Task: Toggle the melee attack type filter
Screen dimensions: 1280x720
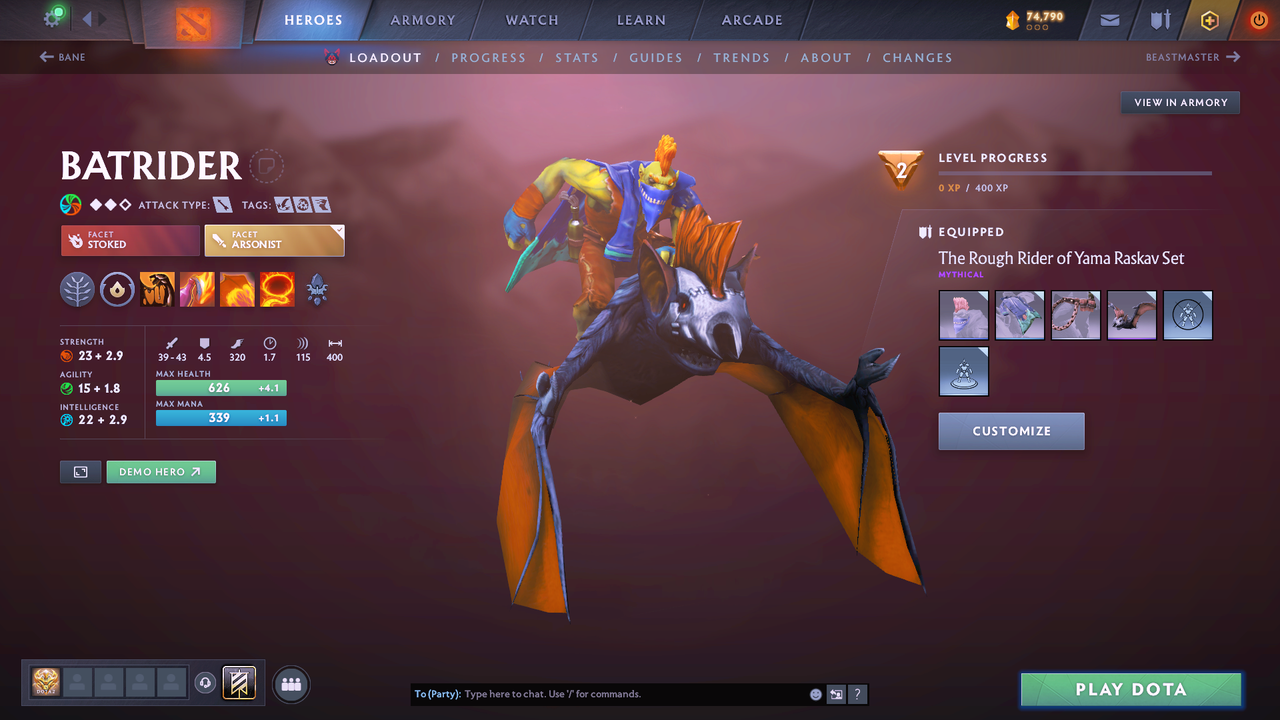Action: pos(224,204)
